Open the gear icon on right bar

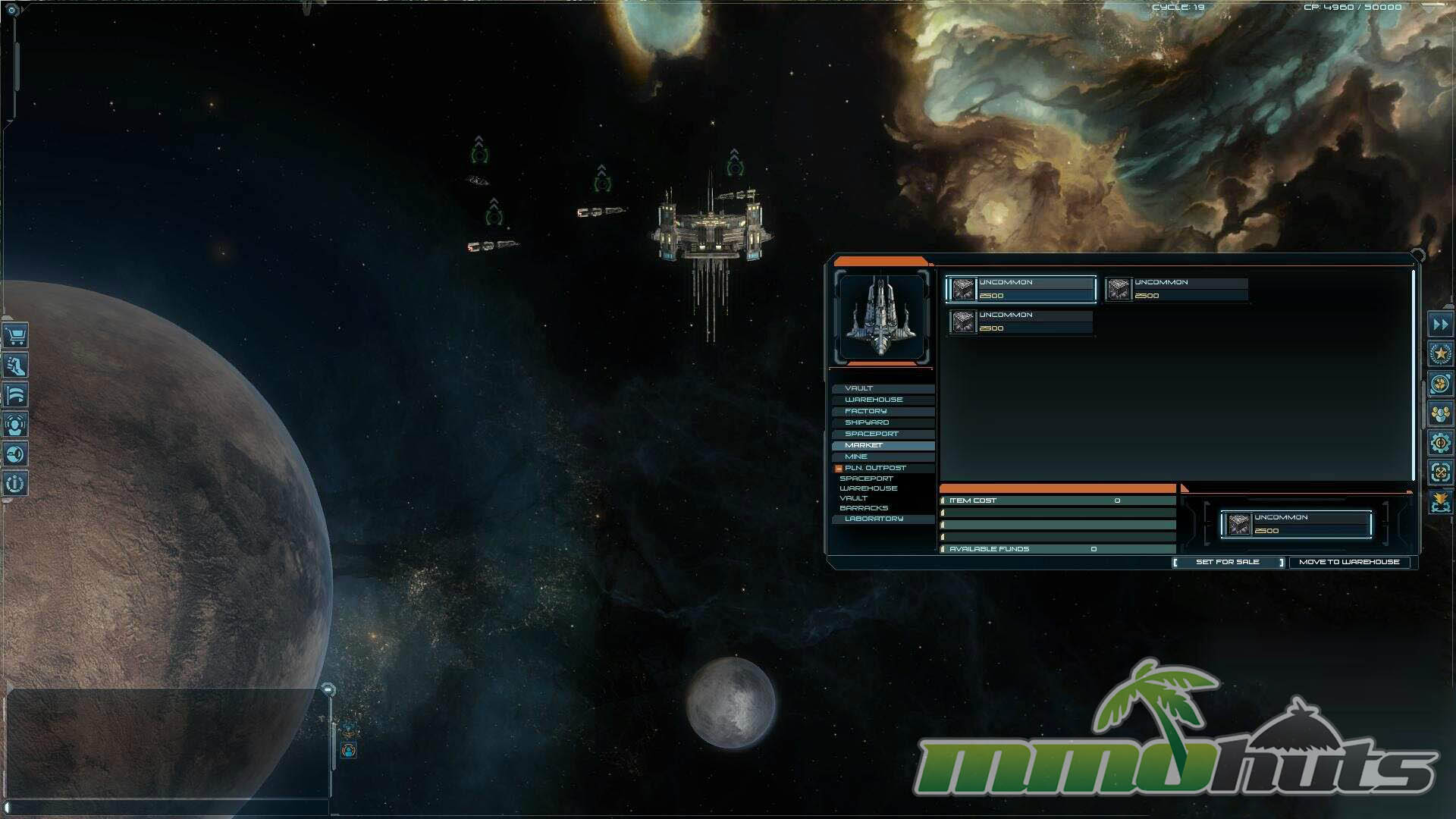(1440, 443)
